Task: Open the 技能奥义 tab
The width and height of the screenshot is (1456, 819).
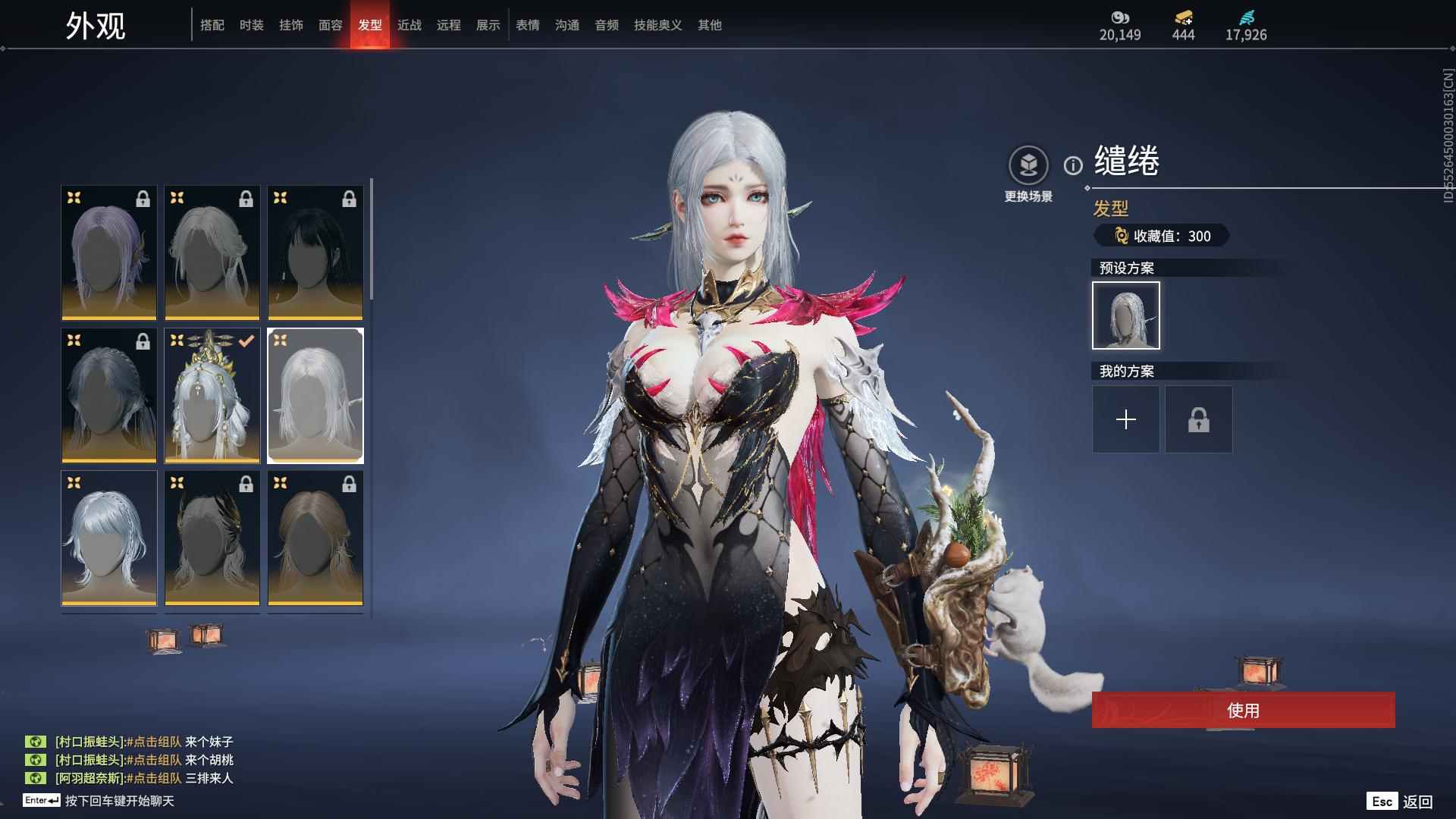Action: [x=658, y=25]
